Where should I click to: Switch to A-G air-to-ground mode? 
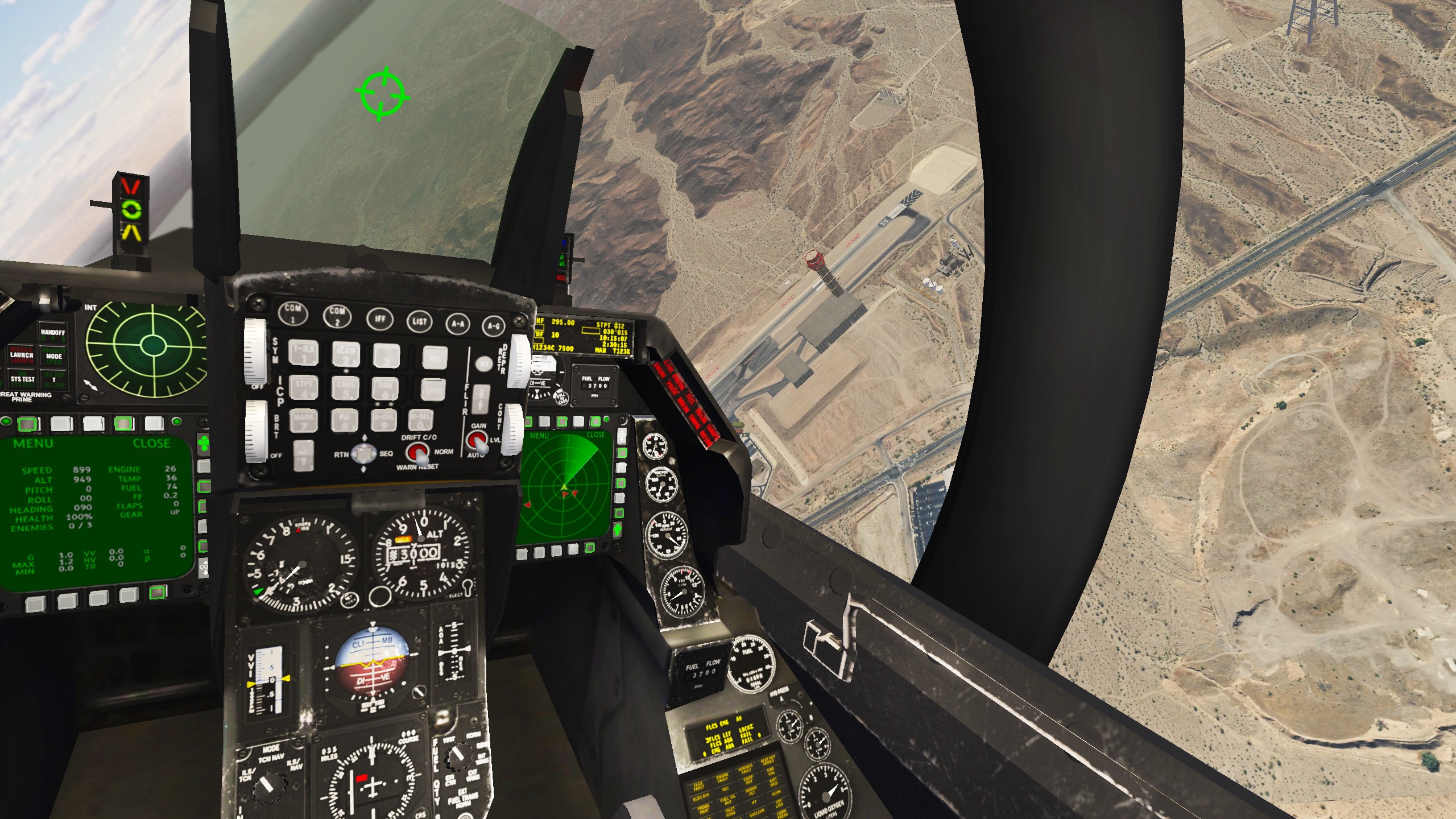[x=493, y=326]
